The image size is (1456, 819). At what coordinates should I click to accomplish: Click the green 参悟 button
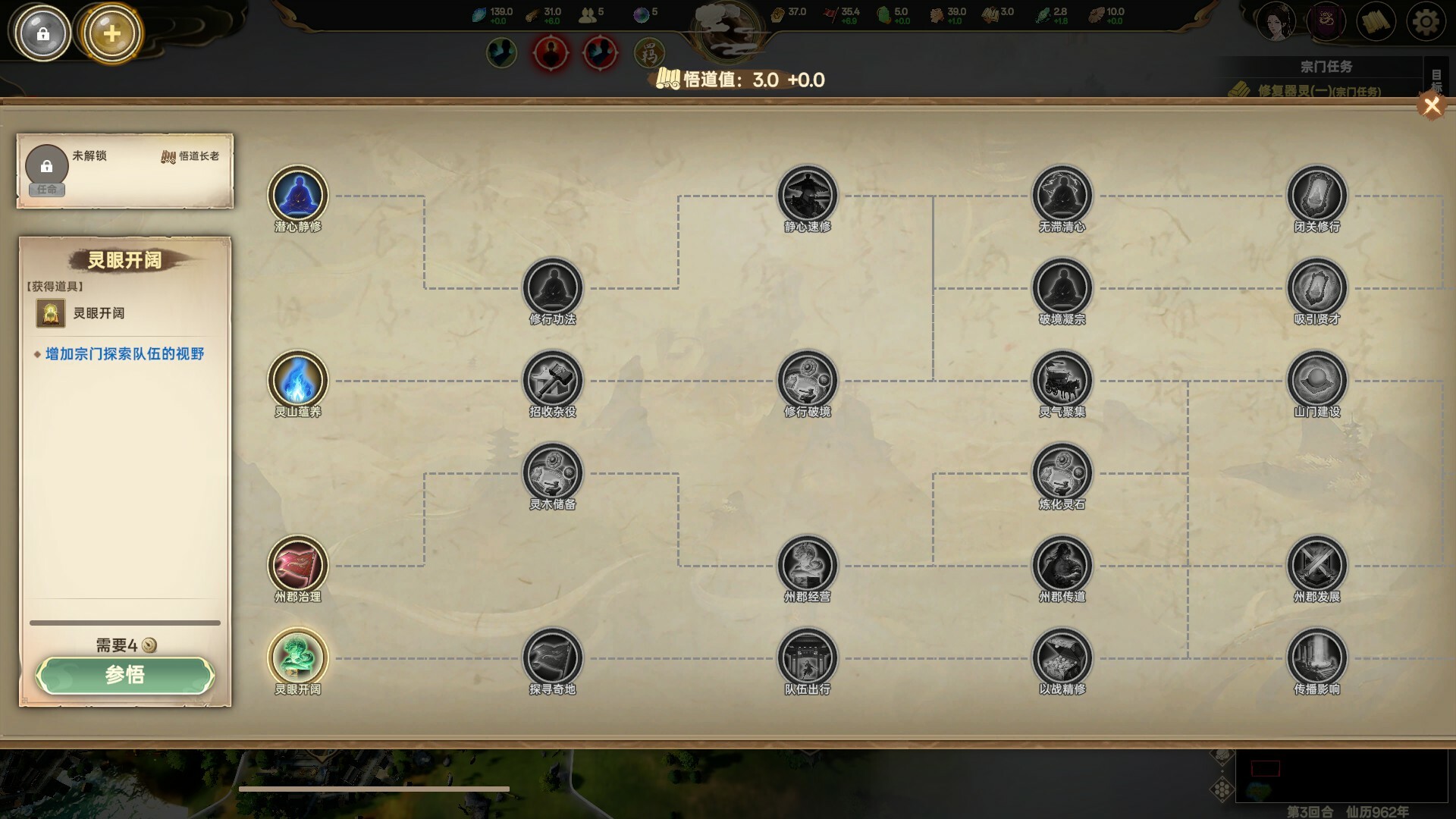coord(125,675)
